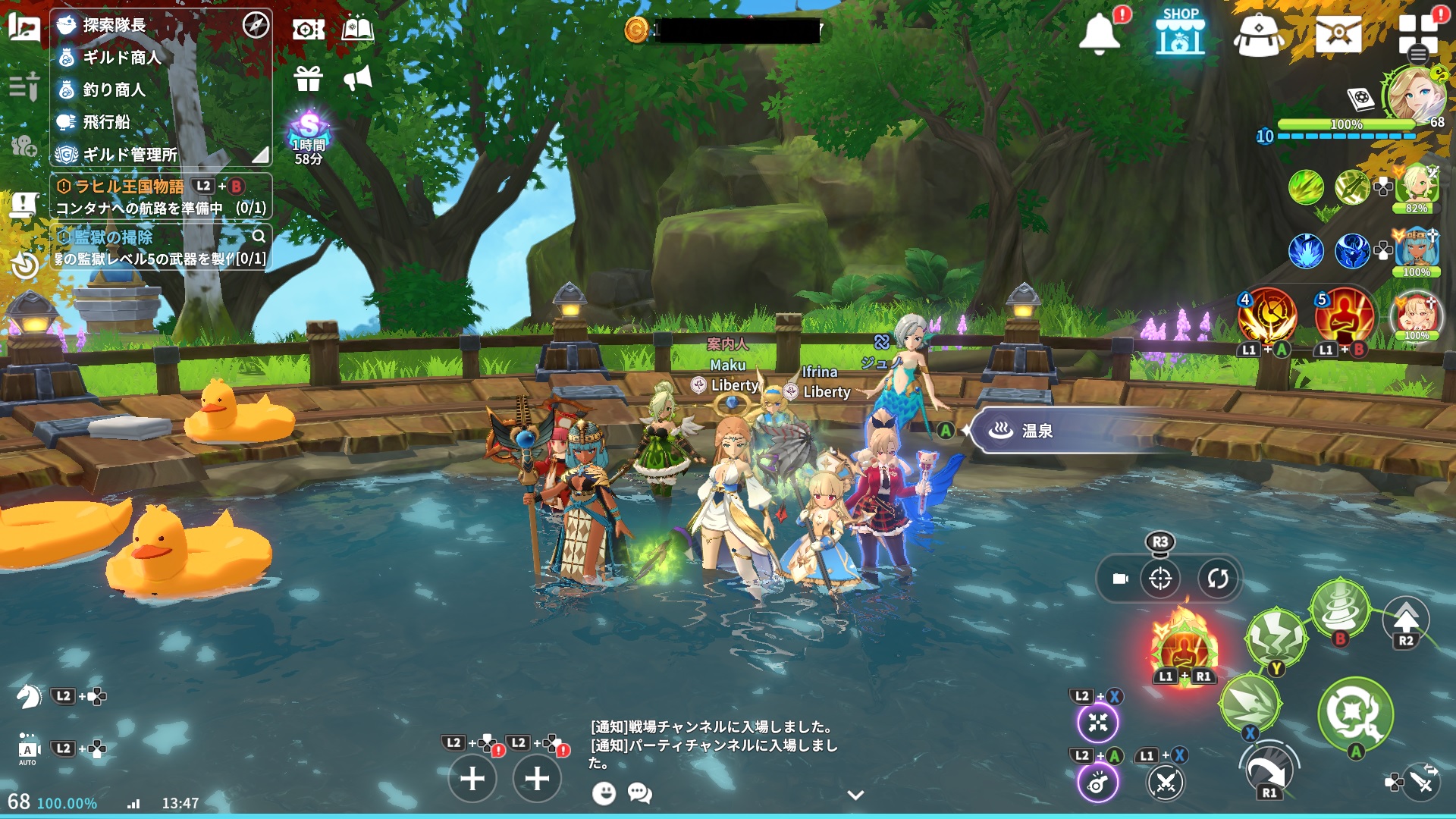Open the gift box rewards icon

(x=309, y=78)
